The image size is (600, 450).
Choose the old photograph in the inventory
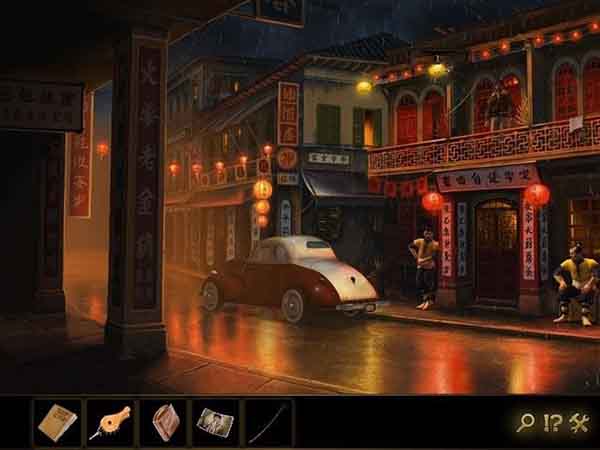[216, 422]
